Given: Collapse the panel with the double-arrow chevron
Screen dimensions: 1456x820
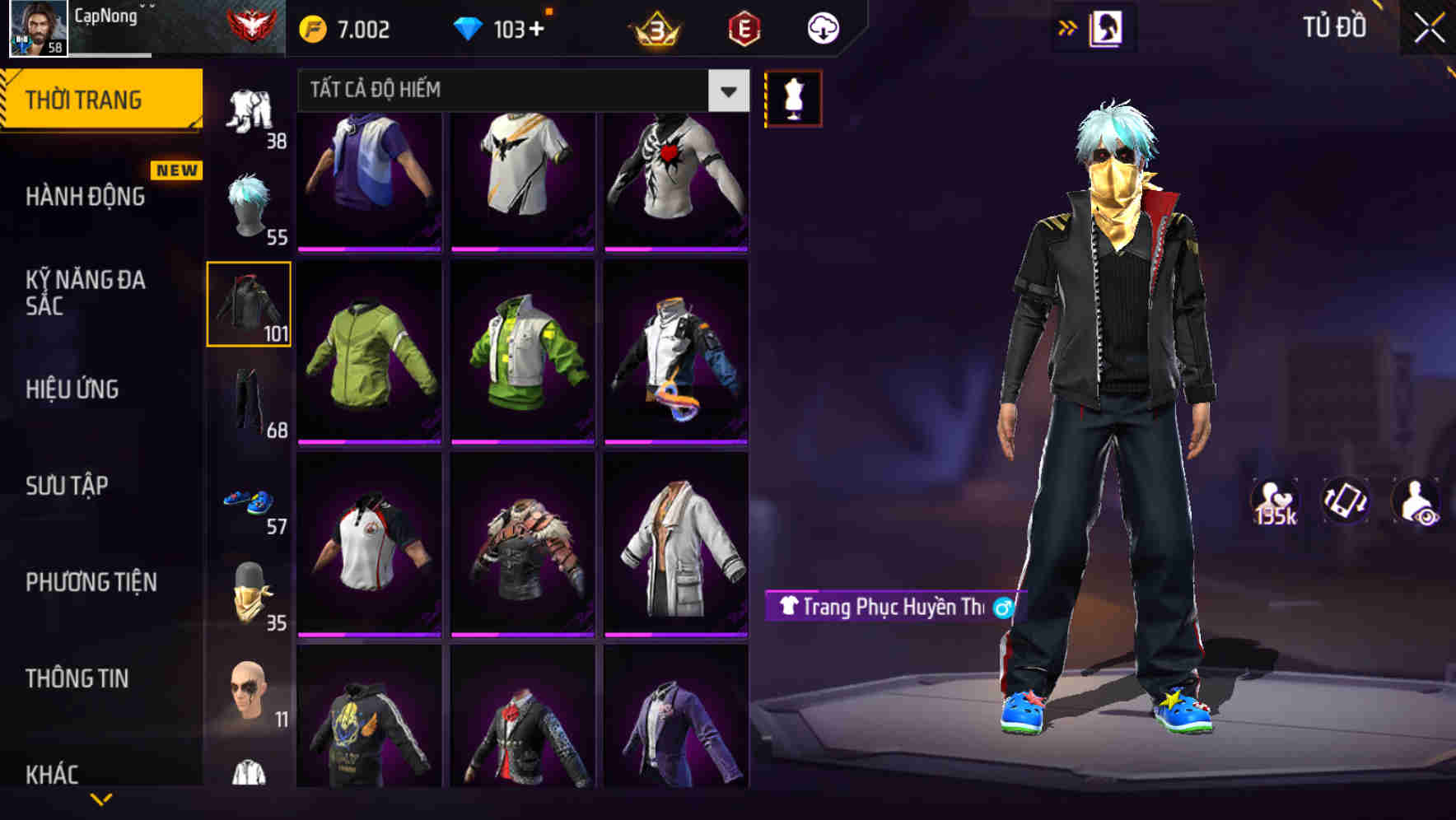Looking at the screenshot, I should (1067, 27).
